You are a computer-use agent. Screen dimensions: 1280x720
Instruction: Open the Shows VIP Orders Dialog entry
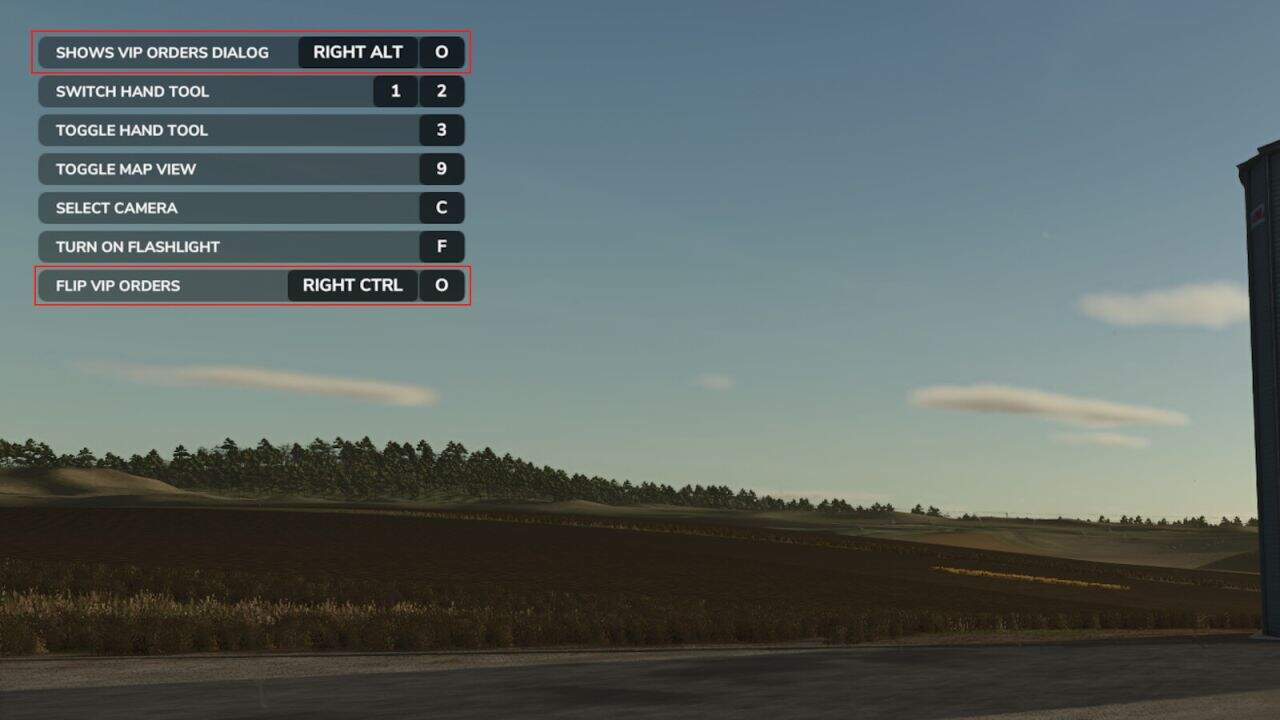click(x=160, y=52)
